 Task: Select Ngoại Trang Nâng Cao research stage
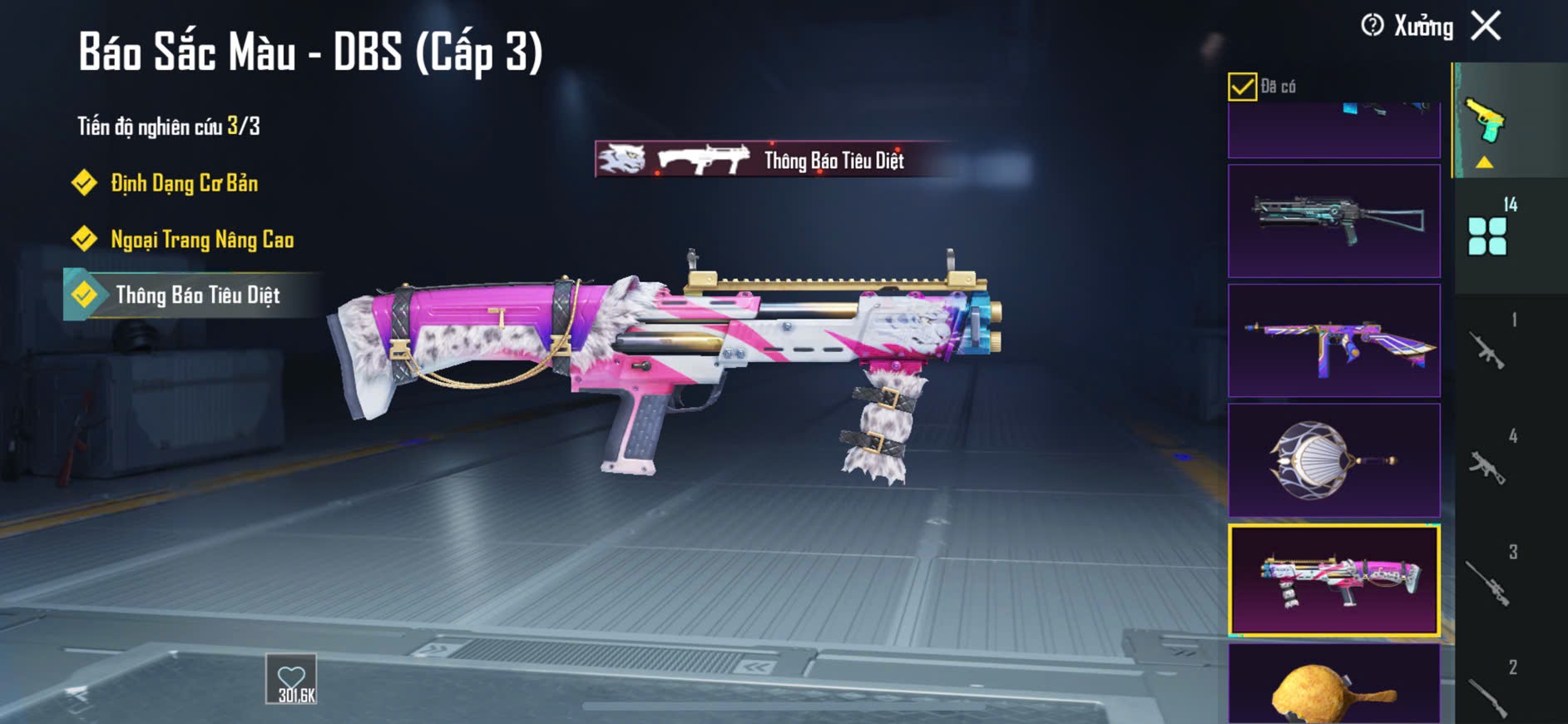coord(201,240)
